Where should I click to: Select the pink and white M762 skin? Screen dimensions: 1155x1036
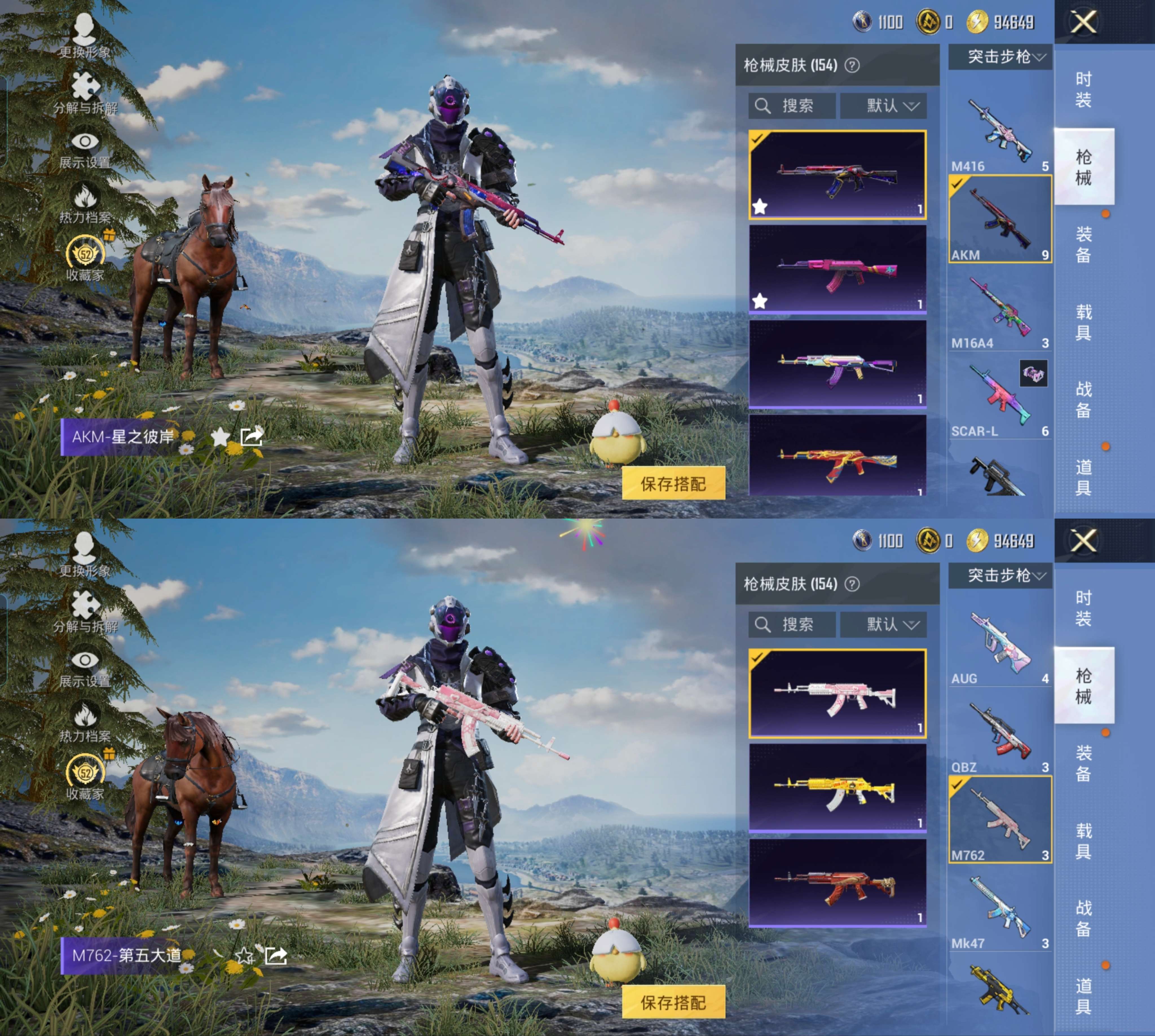837,693
